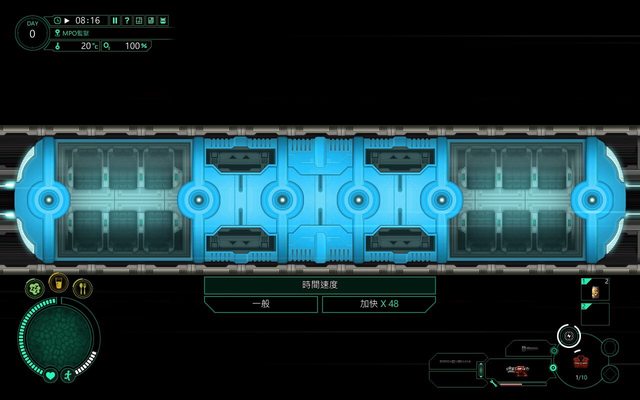
Task: Open help via the question mark icon
Action: 126,20
